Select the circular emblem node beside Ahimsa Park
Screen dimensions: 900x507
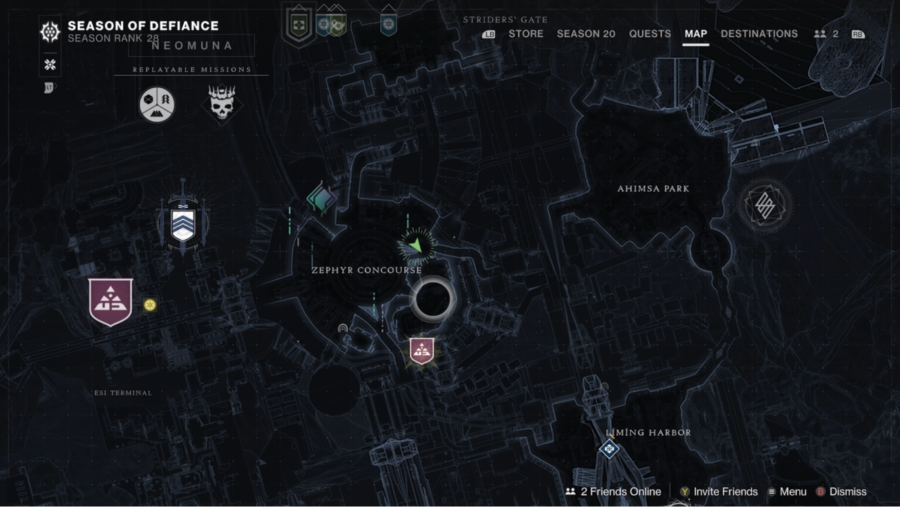click(x=766, y=206)
